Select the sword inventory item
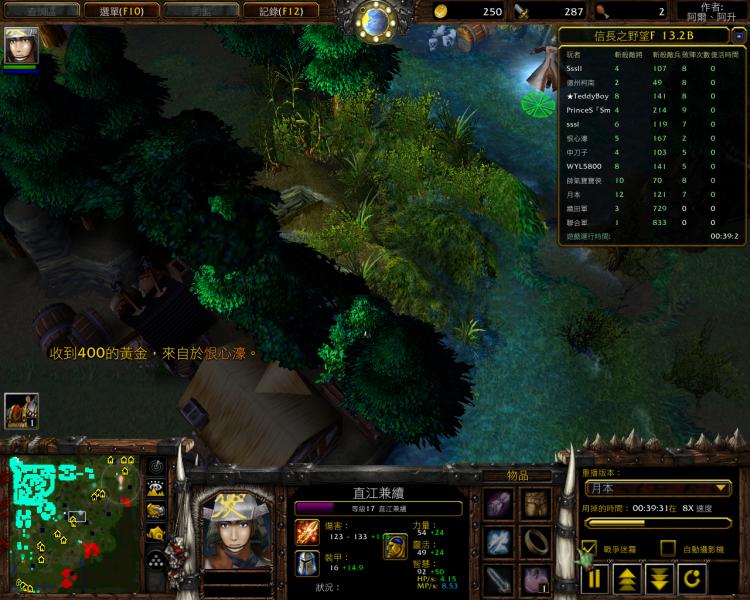 [x=499, y=579]
